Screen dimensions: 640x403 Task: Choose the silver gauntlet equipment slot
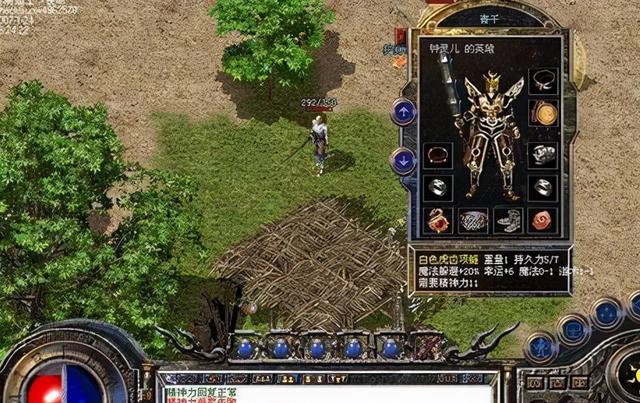[543, 154]
